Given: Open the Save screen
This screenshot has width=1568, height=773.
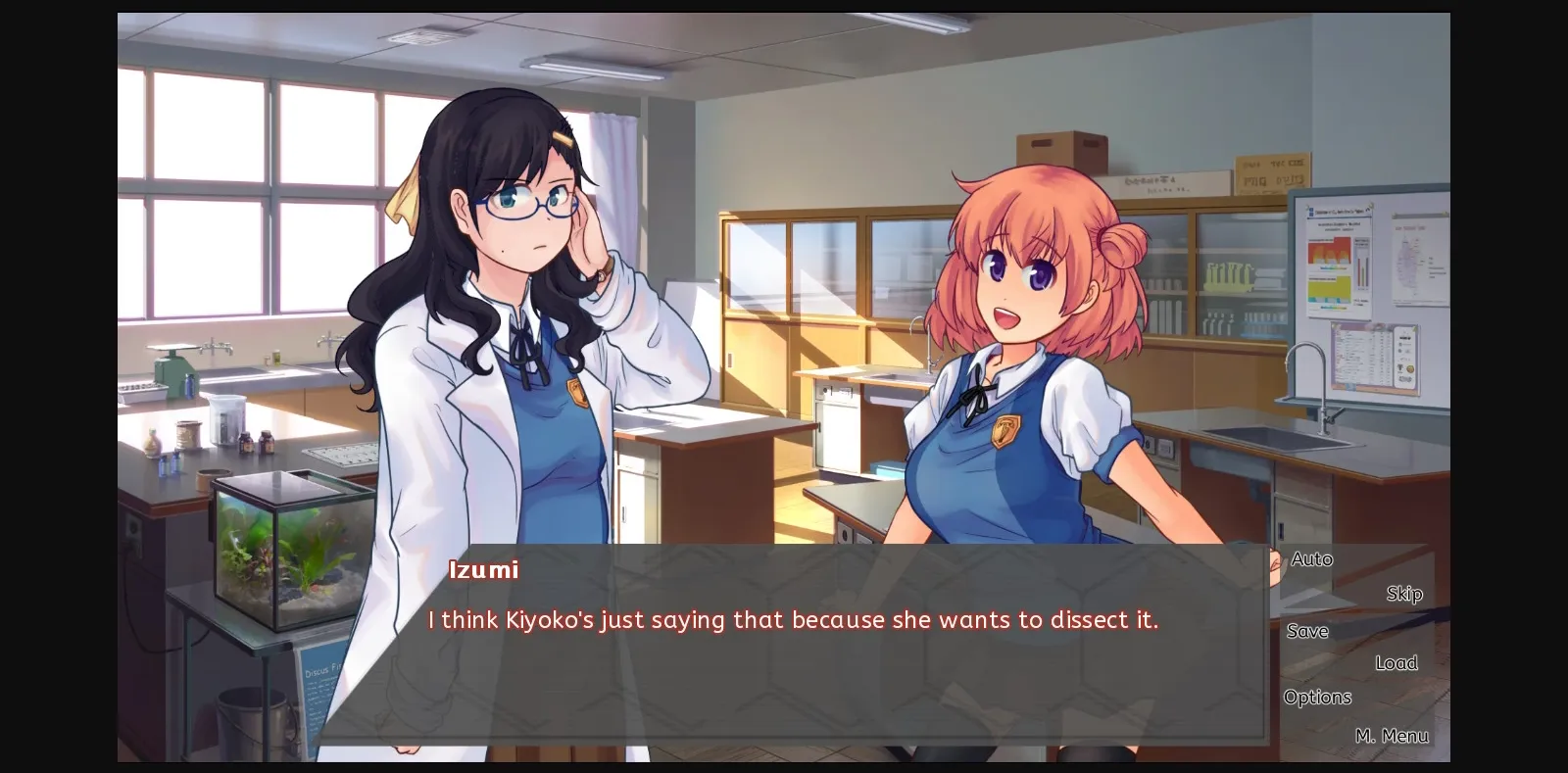Looking at the screenshot, I should pos(1308,631).
